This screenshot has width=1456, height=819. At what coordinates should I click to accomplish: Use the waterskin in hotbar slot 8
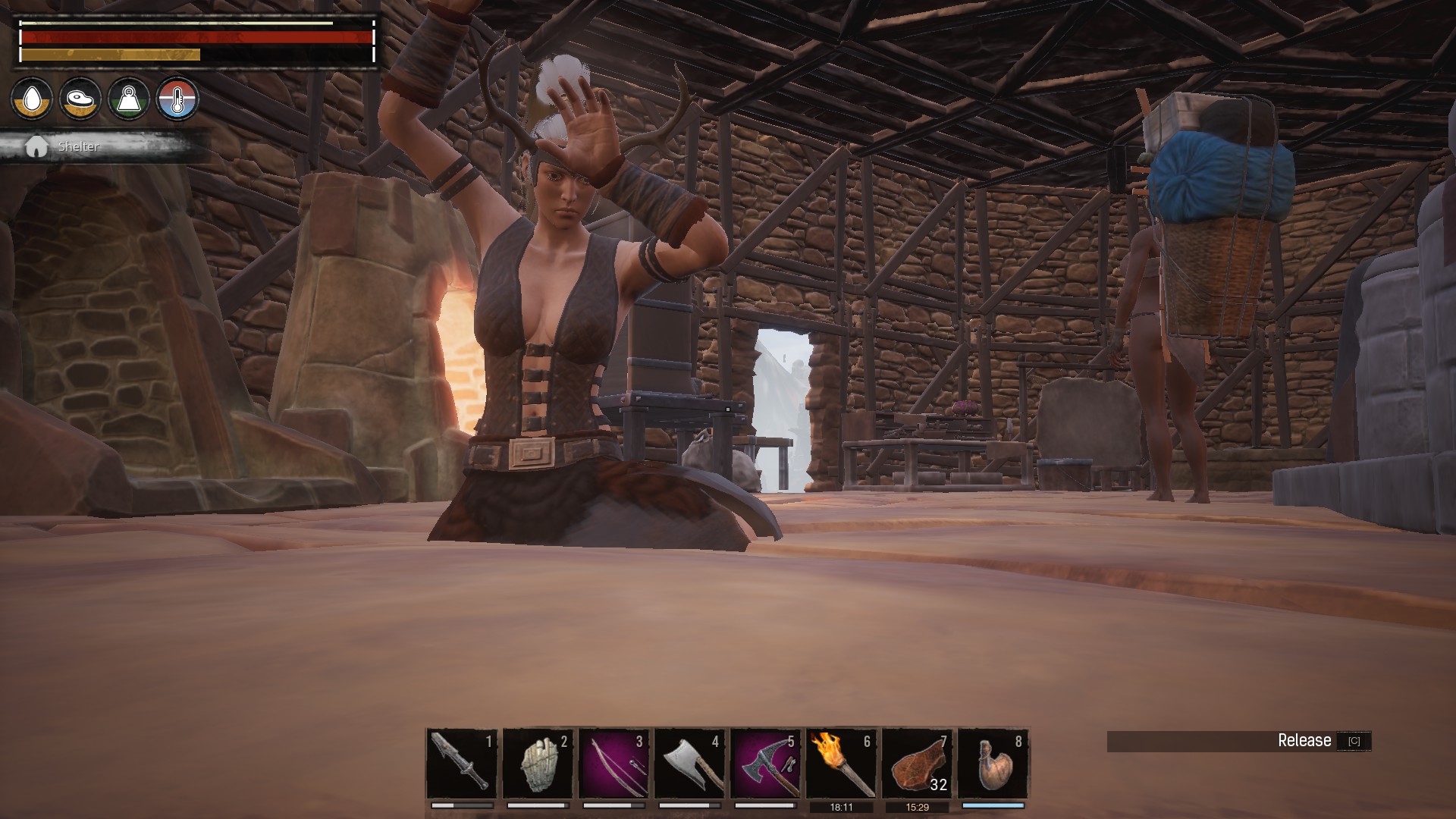click(993, 763)
